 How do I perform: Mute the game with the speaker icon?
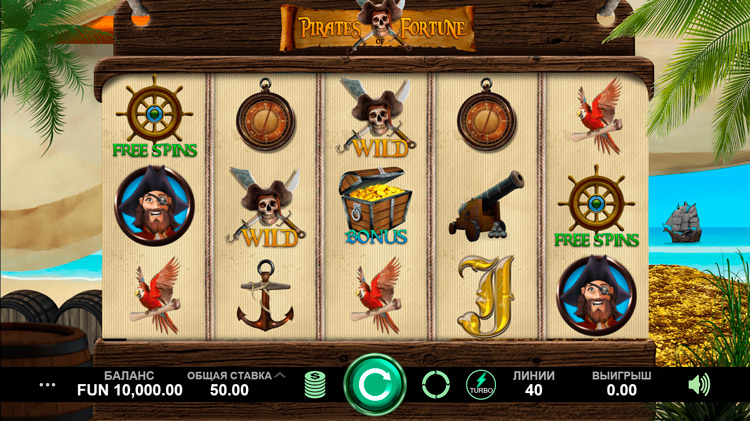[699, 384]
